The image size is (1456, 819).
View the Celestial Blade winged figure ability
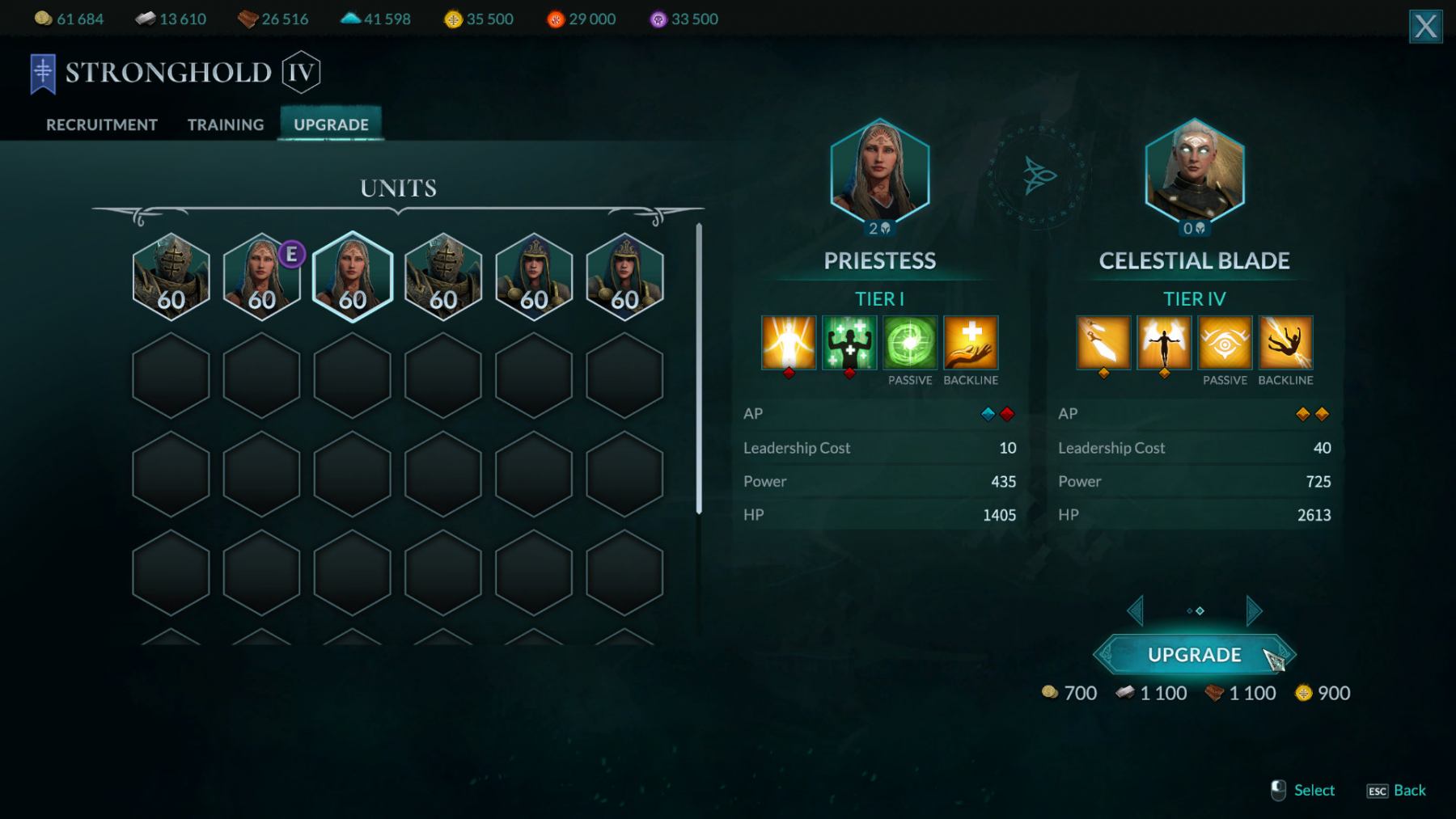pyautogui.click(x=1164, y=343)
